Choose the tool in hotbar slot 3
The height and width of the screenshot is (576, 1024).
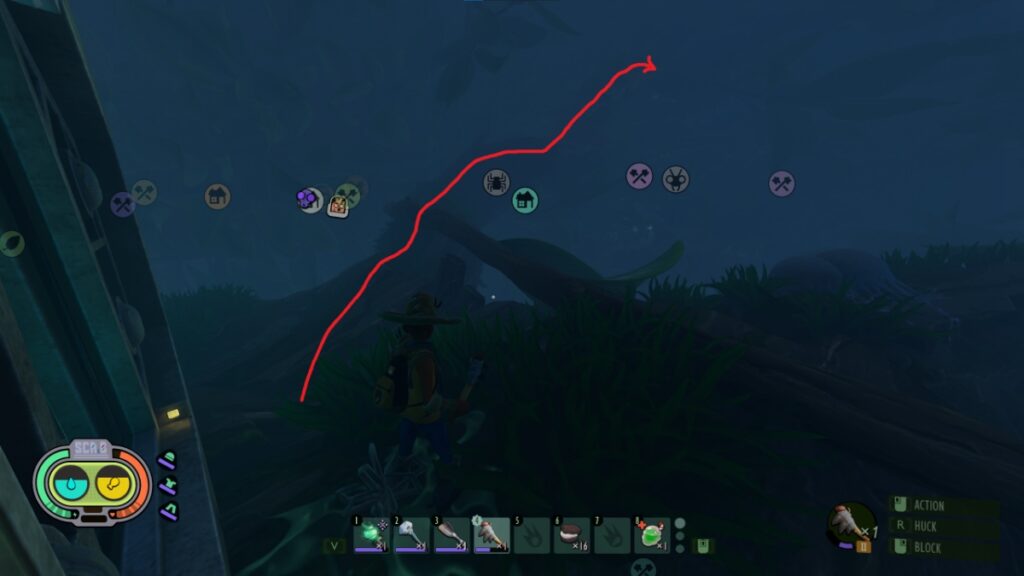(451, 535)
